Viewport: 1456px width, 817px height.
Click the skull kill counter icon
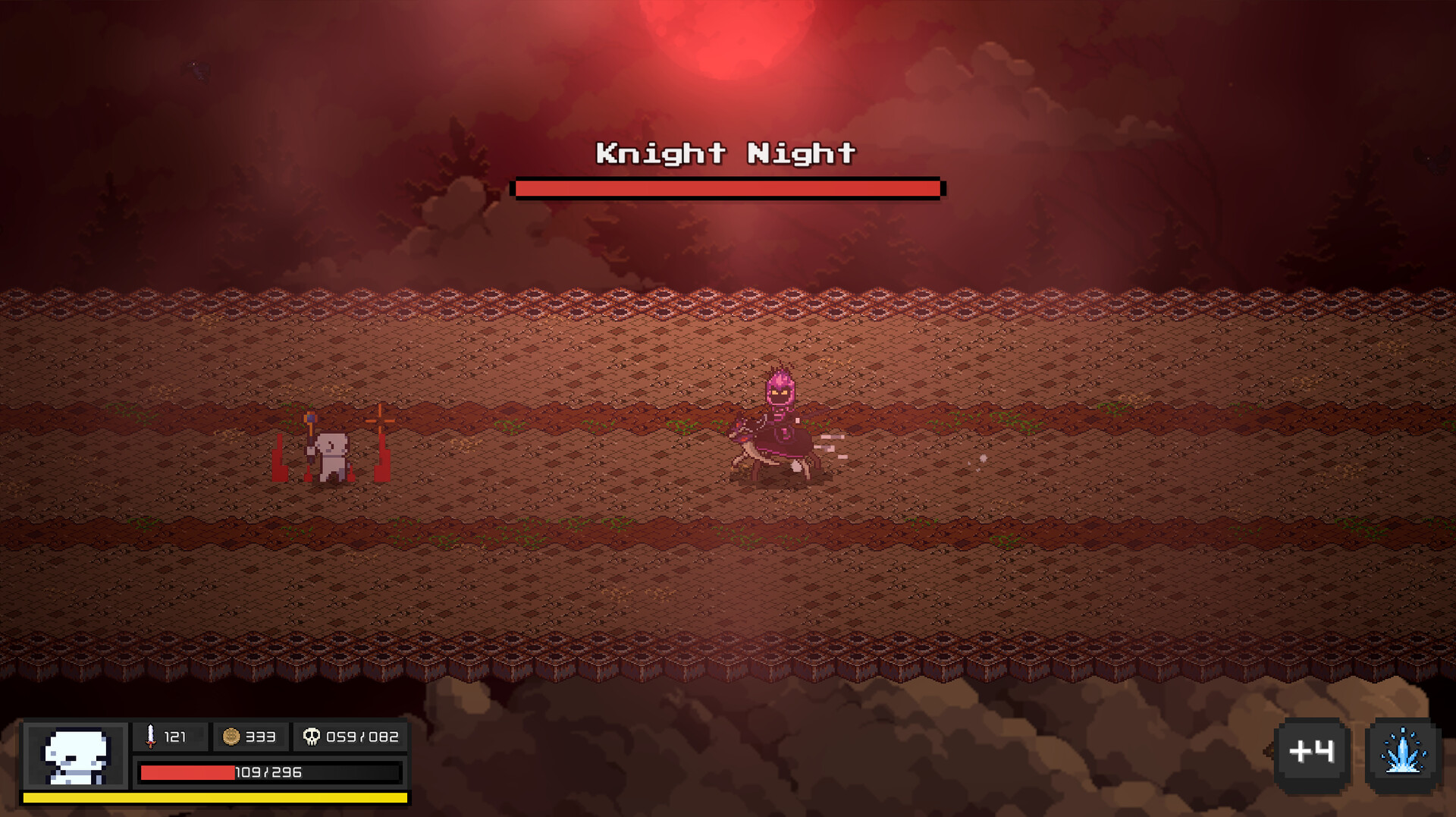313,736
